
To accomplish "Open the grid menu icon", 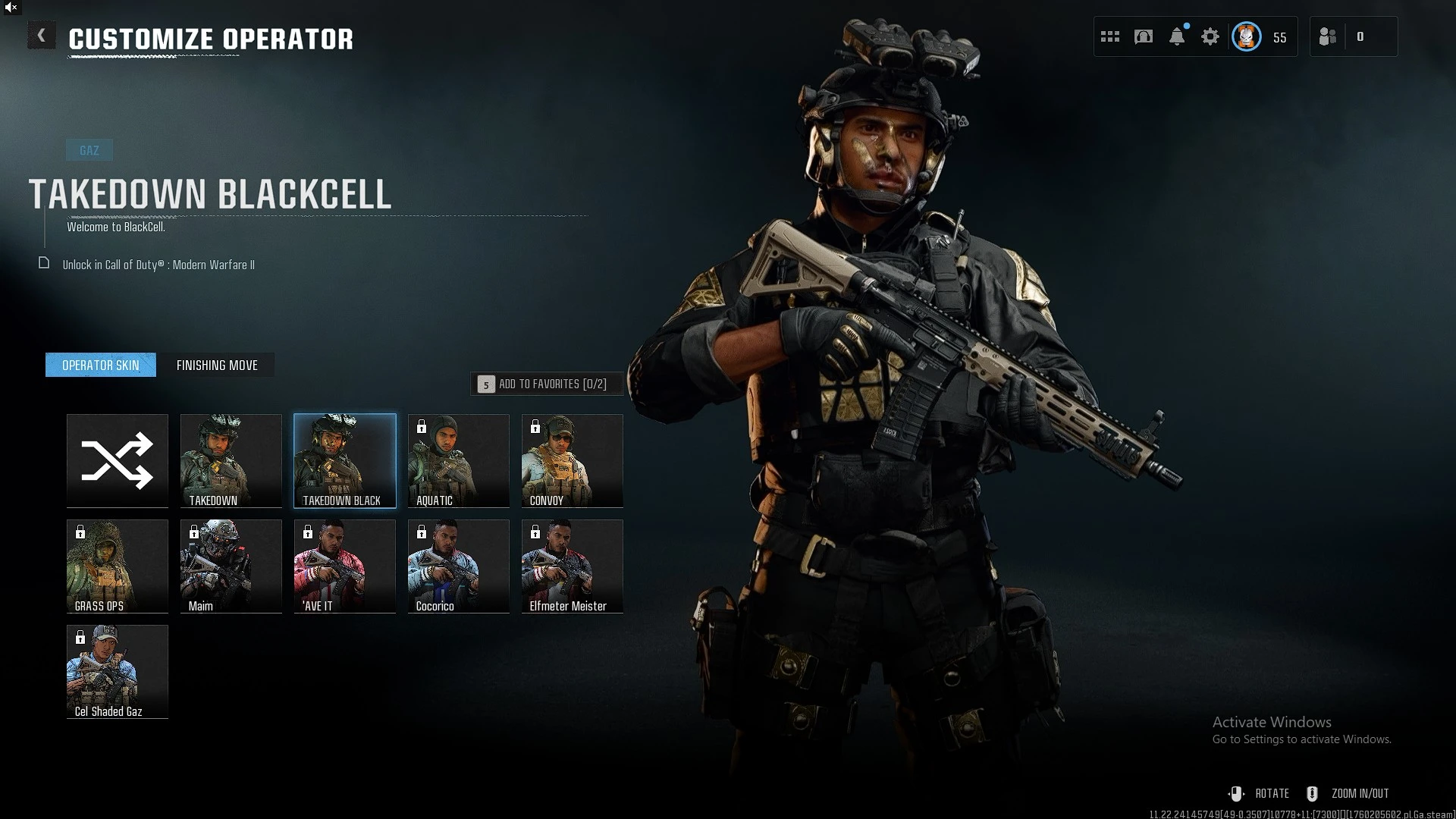I will (x=1110, y=36).
